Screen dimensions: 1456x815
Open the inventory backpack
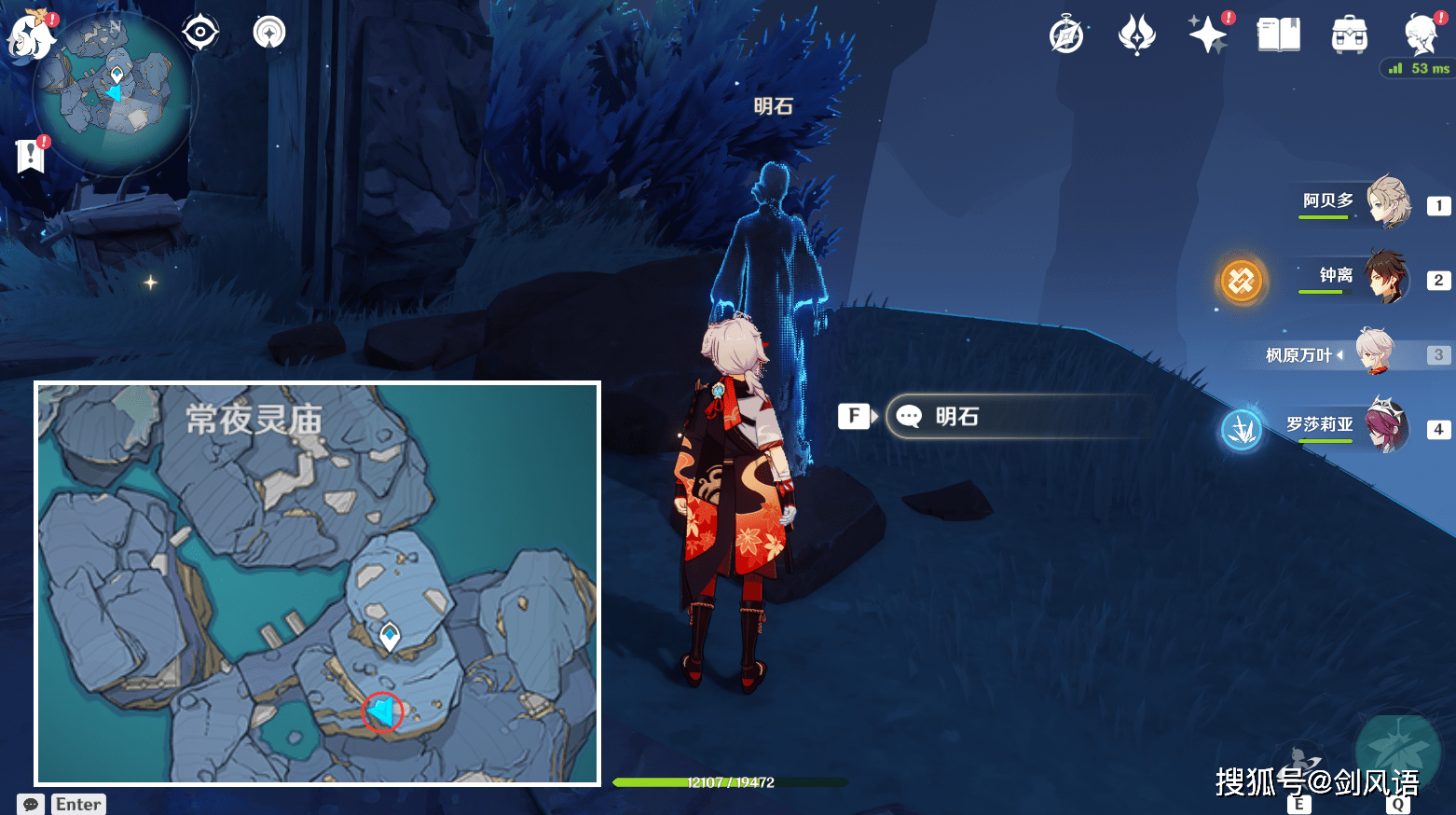(1349, 36)
